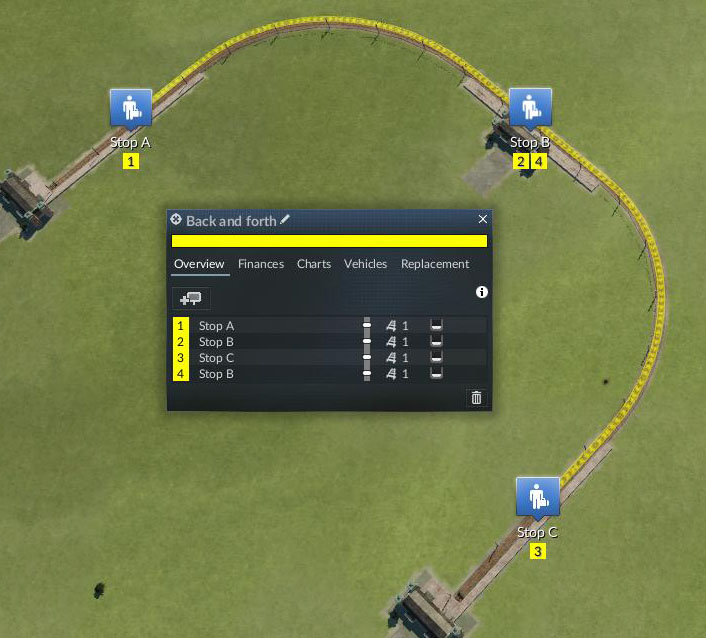Rename the line with the pencil icon

point(285,219)
